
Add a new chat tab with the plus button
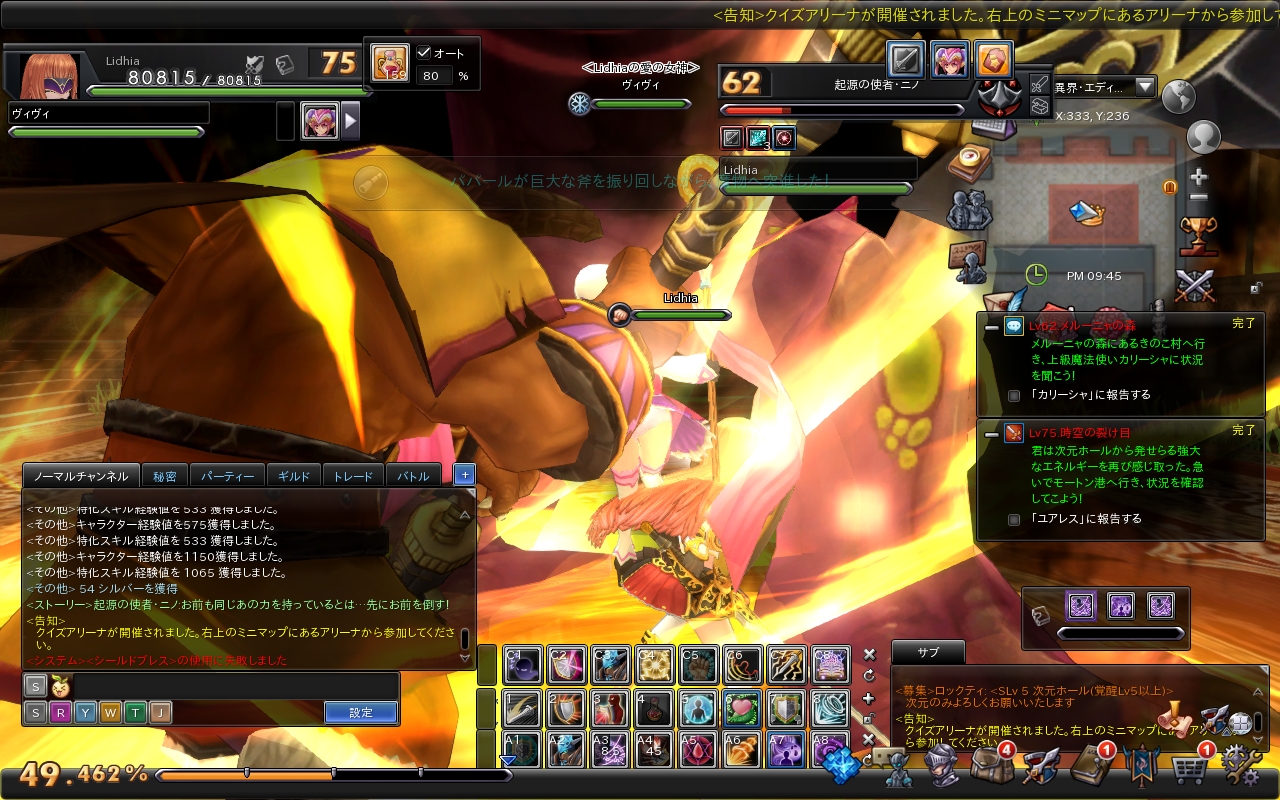(x=463, y=476)
